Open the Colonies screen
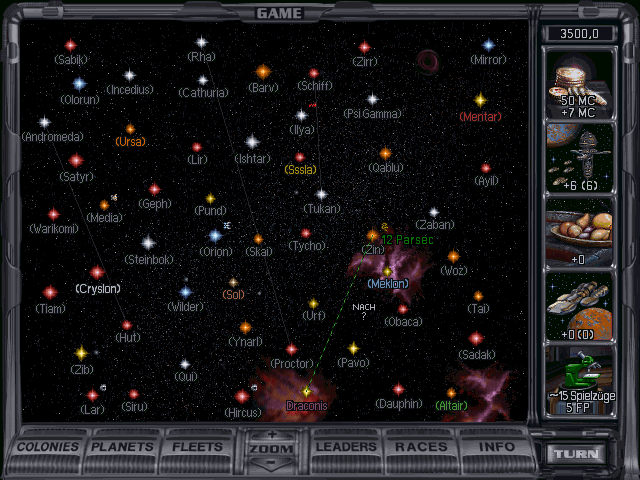The image size is (640, 480). [x=50, y=447]
